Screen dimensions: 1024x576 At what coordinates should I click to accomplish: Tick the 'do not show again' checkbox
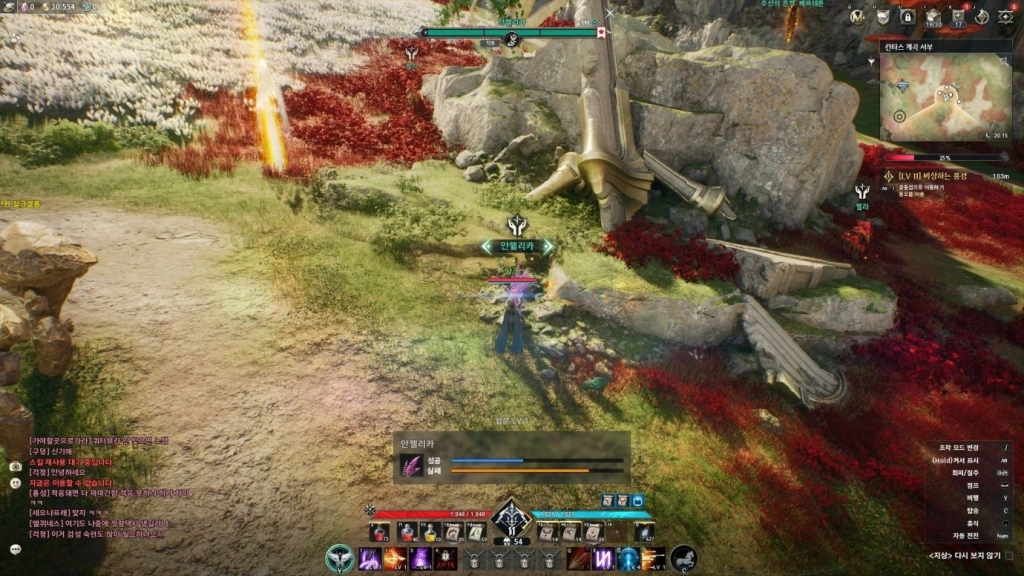click(x=1008, y=556)
